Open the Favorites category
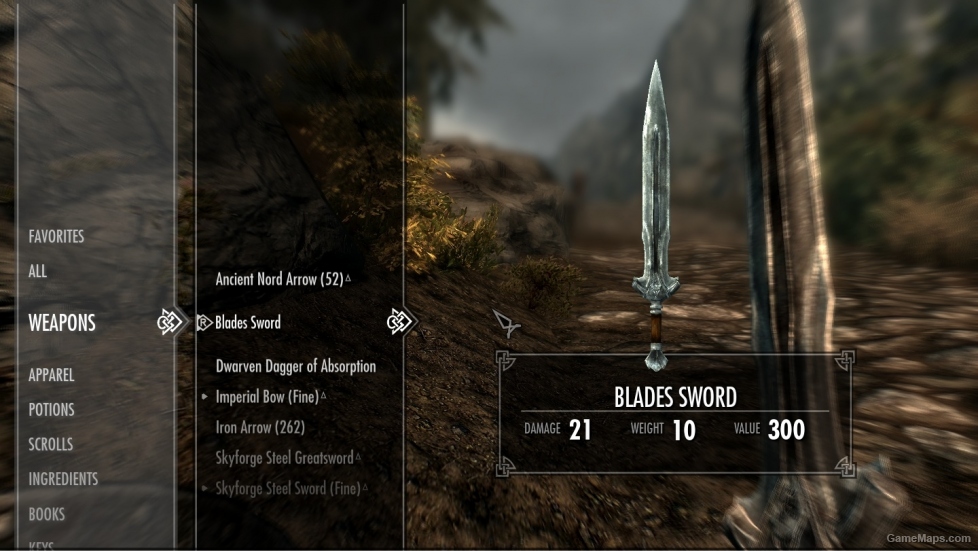 coord(56,237)
